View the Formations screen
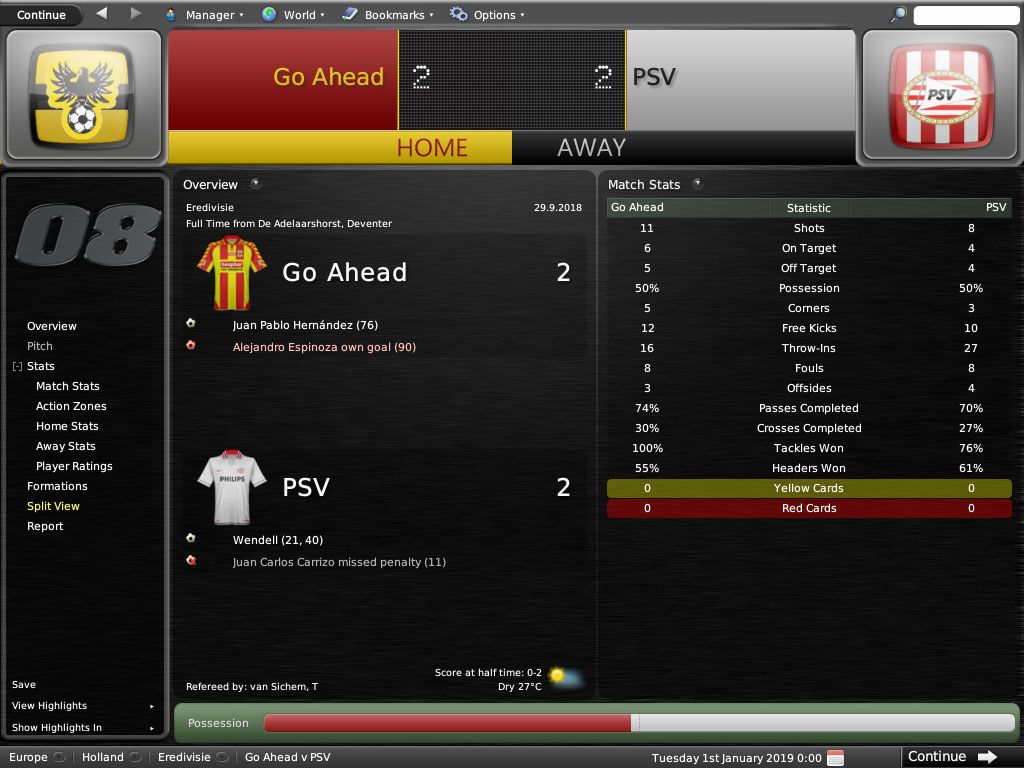The height and width of the screenshot is (768, 1024). pyautogui.click(x=57, y=486)
